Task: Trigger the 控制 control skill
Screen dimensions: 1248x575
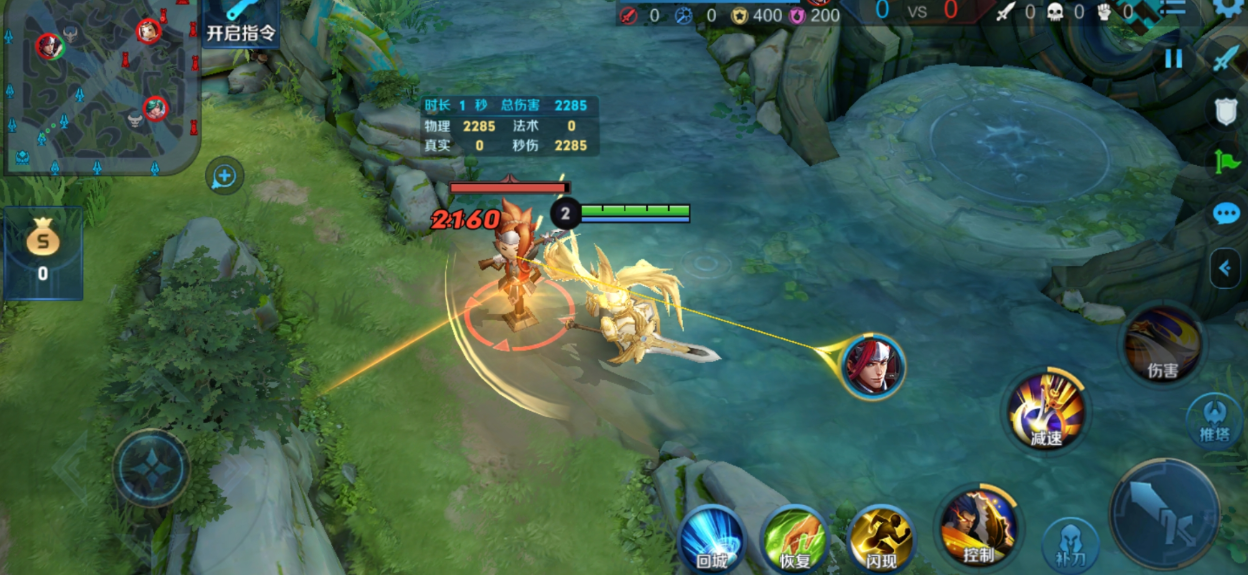Action: point(978,526)
